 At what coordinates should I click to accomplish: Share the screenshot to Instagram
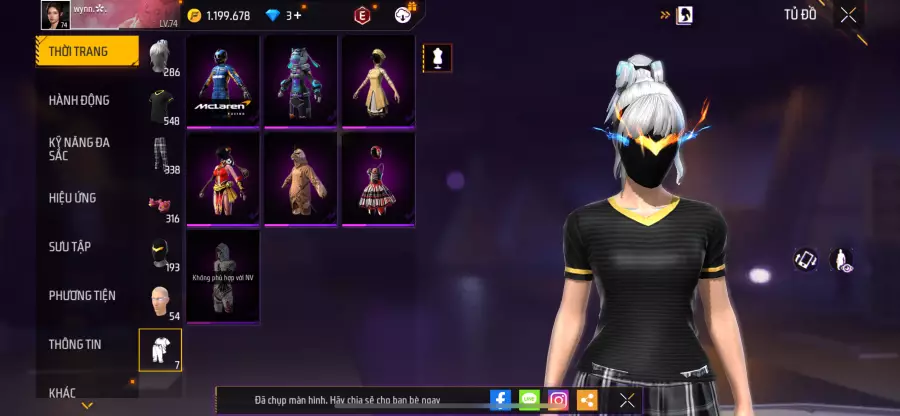point(558,400)
